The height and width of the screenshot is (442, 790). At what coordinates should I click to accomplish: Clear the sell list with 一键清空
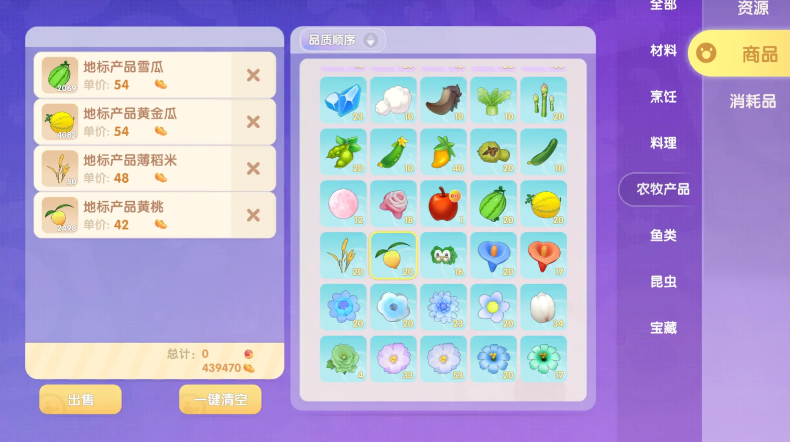click(x=220, y=399)
